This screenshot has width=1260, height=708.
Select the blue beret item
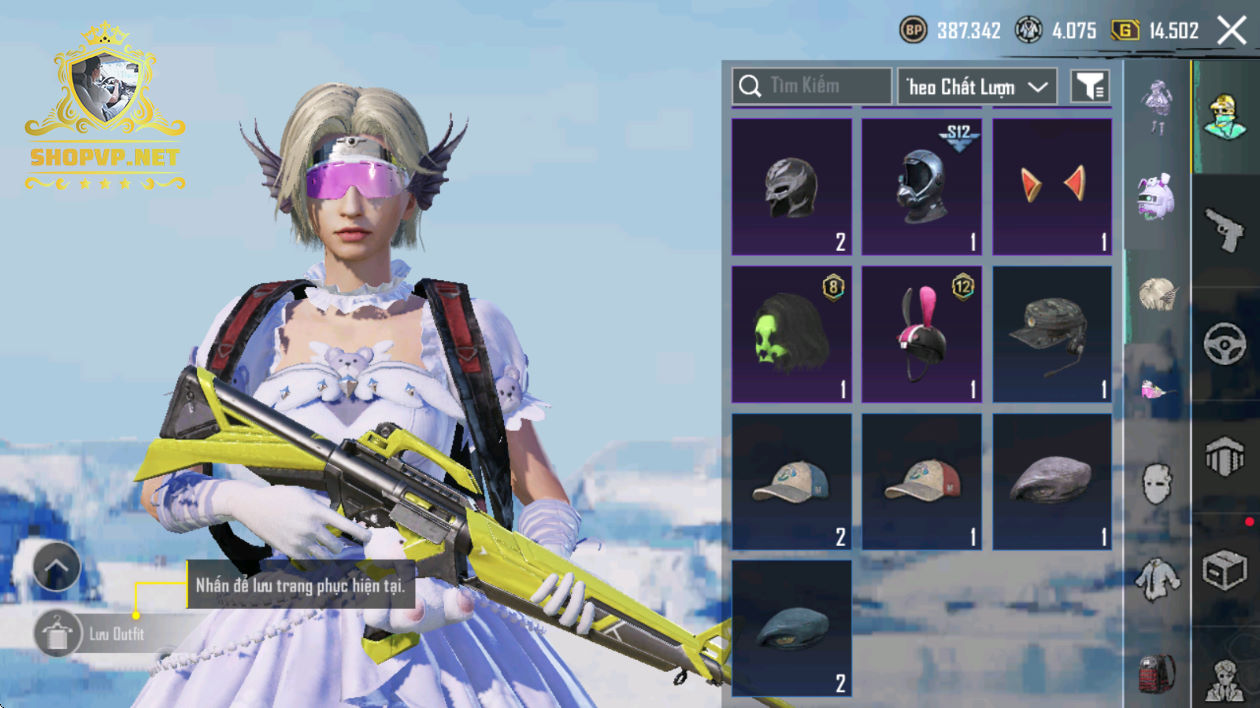(791, 628)
